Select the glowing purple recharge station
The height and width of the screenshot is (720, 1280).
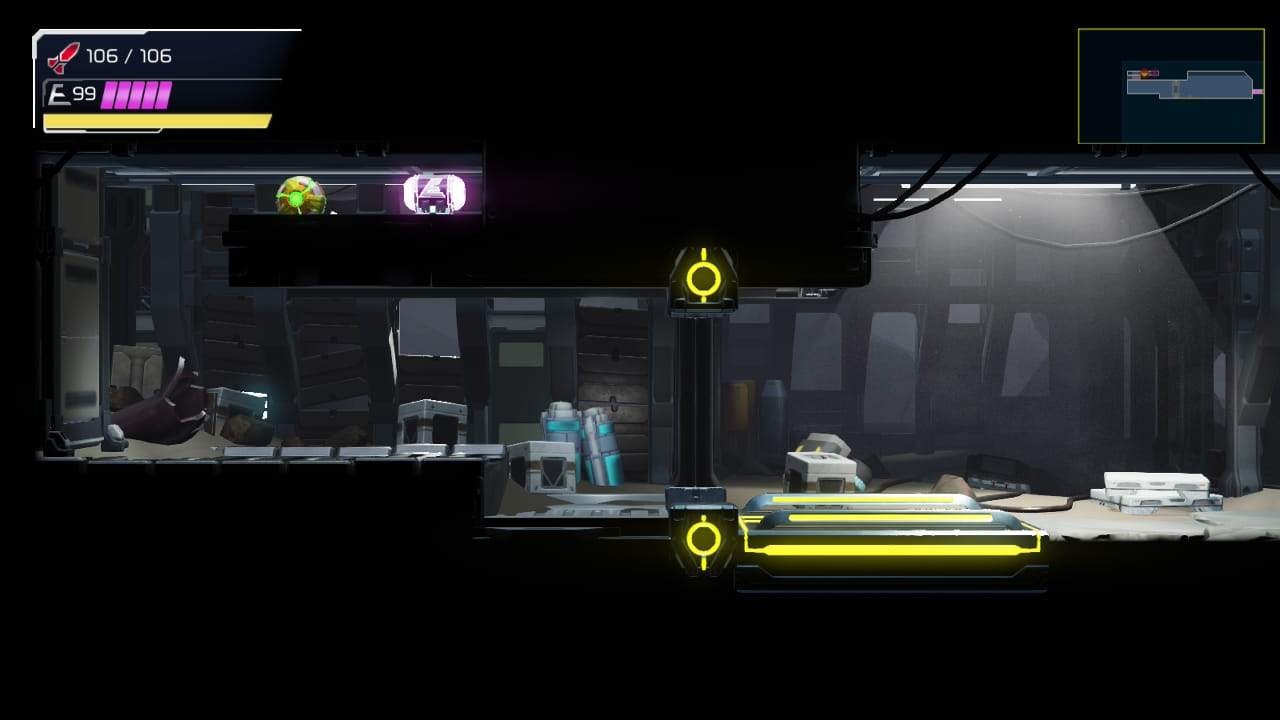point(432,190)
